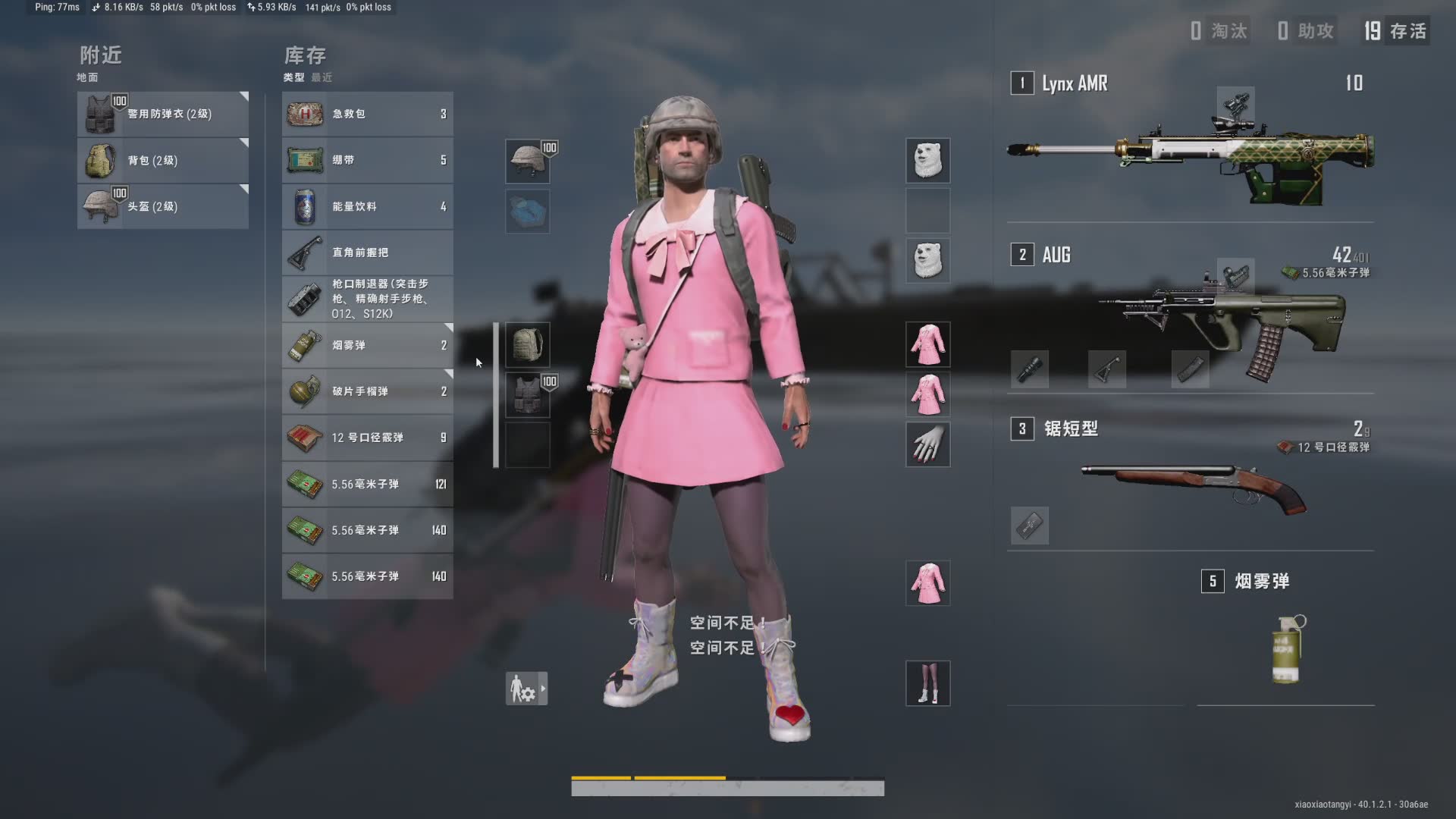Screen dimensions: 1456x819
Task: Select the angled foregrip (直角前握把) item
Action: 367,253
